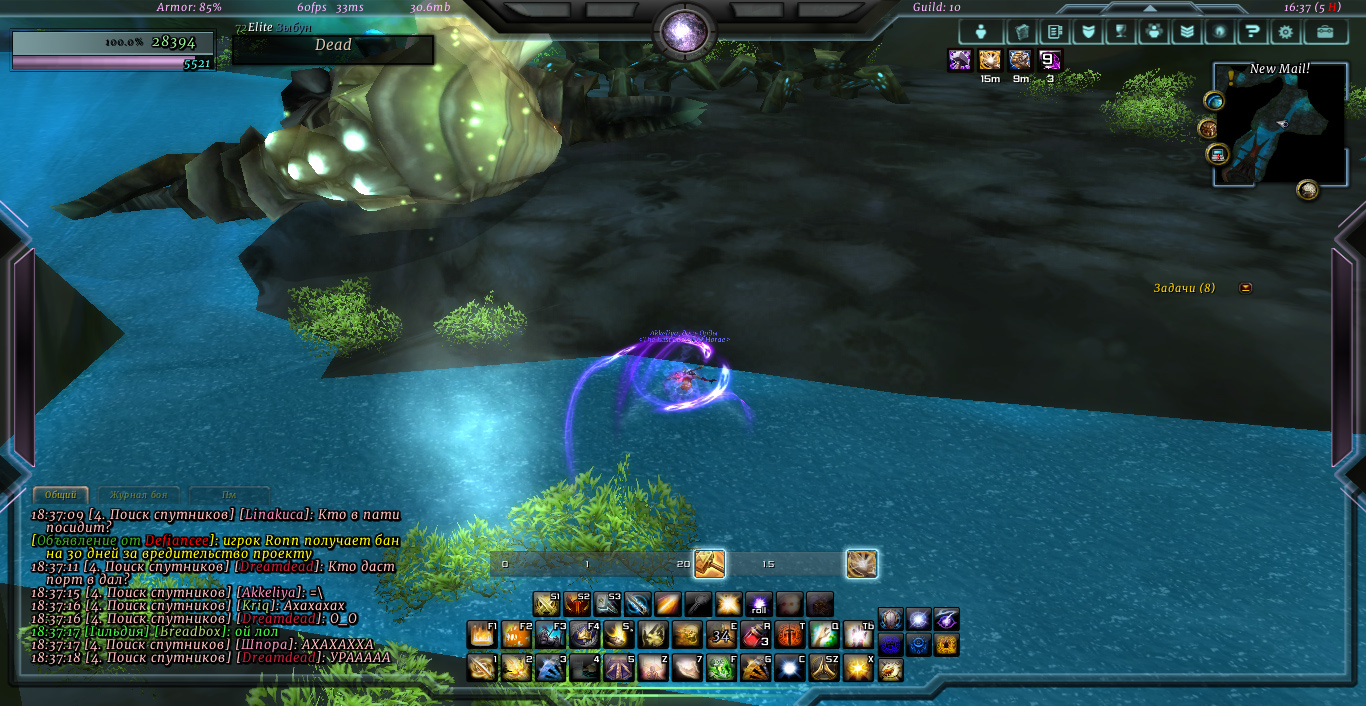The width and height of the screenshot is (1366, 706).
Task: Click the top arrow to collapse the panel
Action: click(1149, 8)
